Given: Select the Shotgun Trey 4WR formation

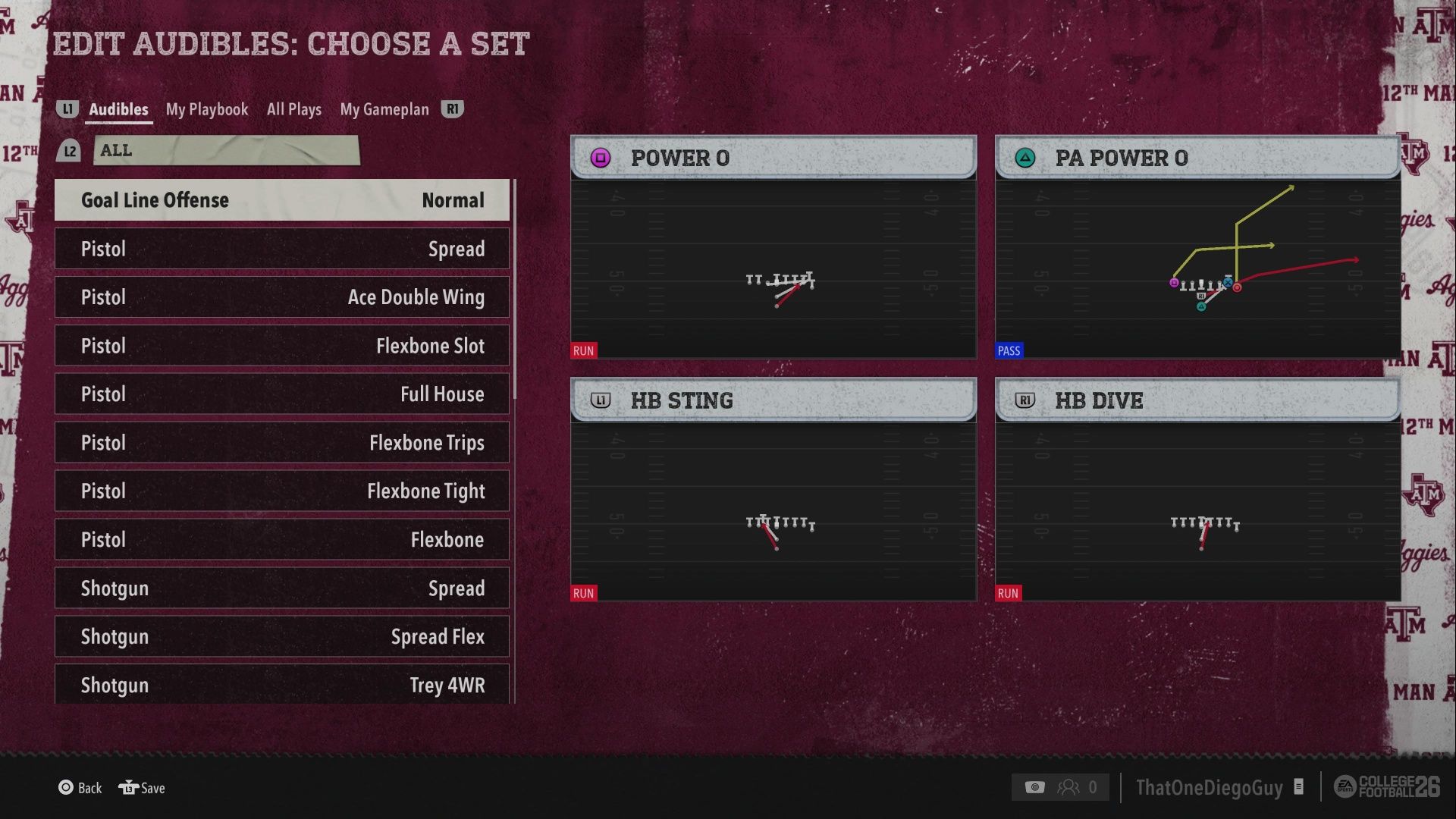Looking at the screenshot, I should 281,684.
